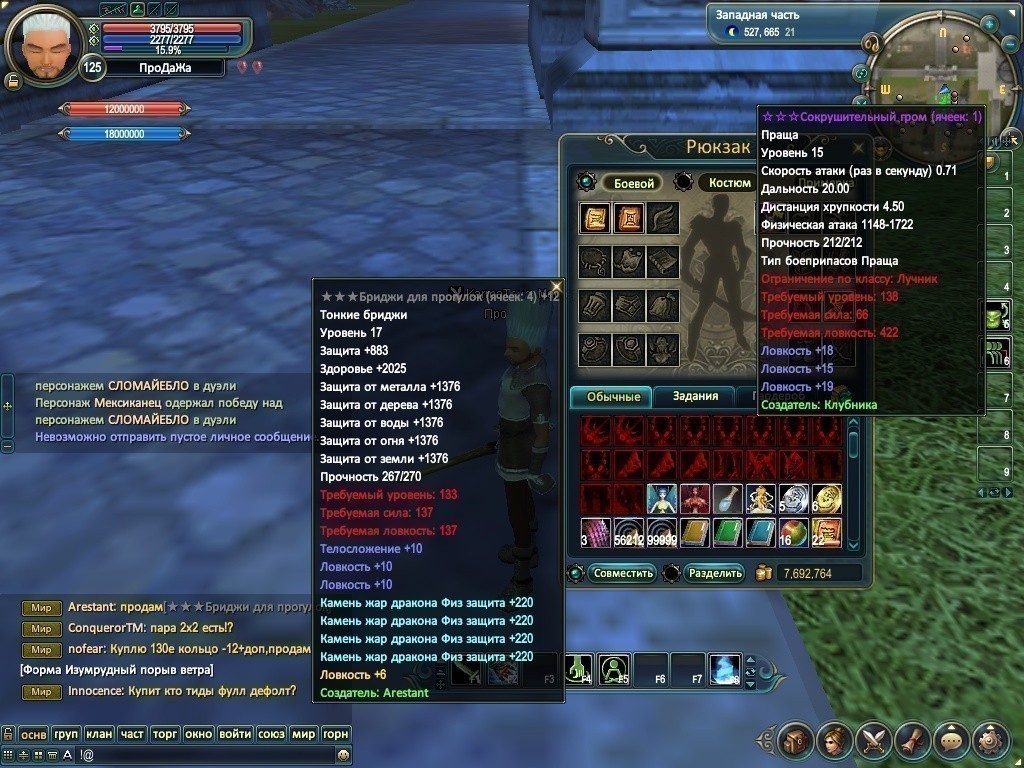Screen dimensions: 1024x768
Task: Select the Боевой equipment view
Action: click(633, 183)
